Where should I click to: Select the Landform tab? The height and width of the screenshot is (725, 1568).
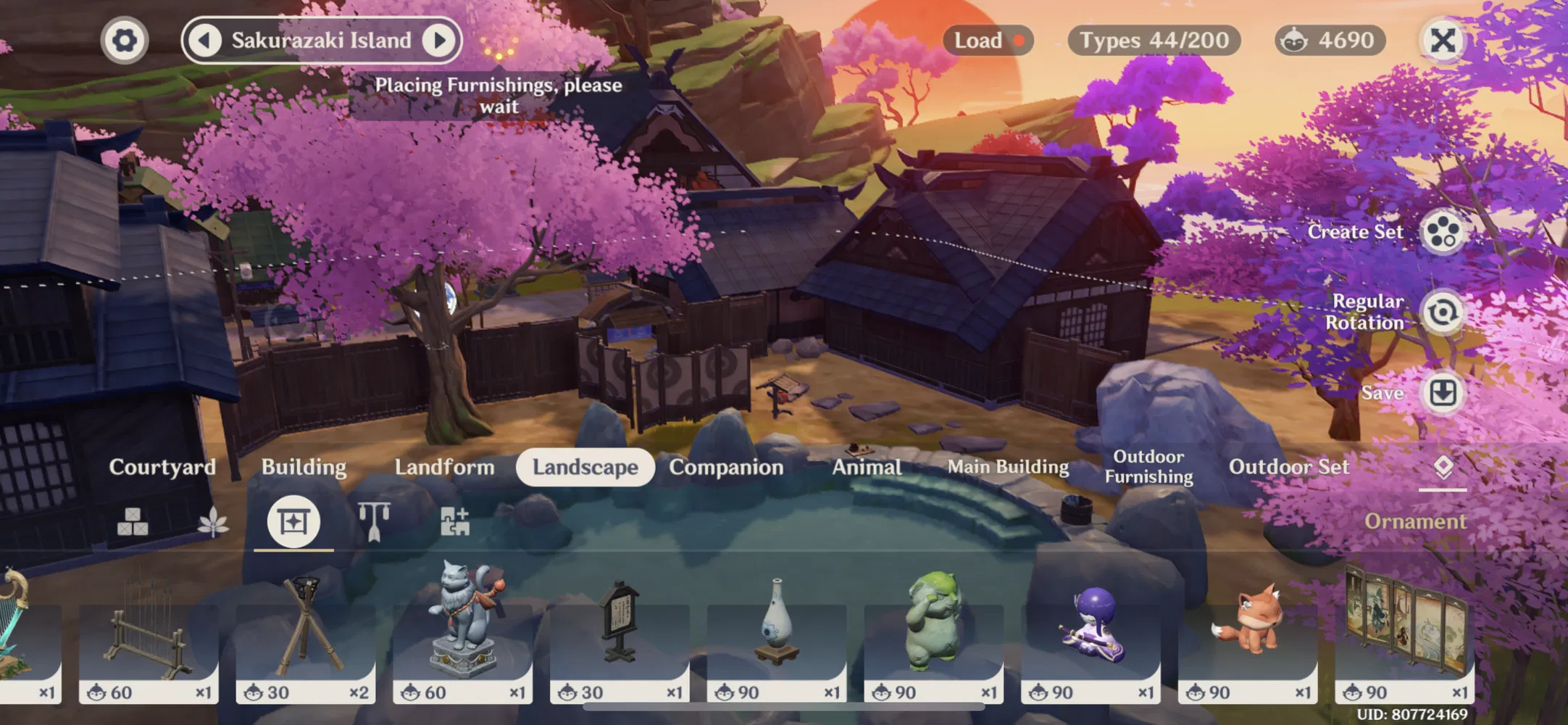[x=444, y=467]
